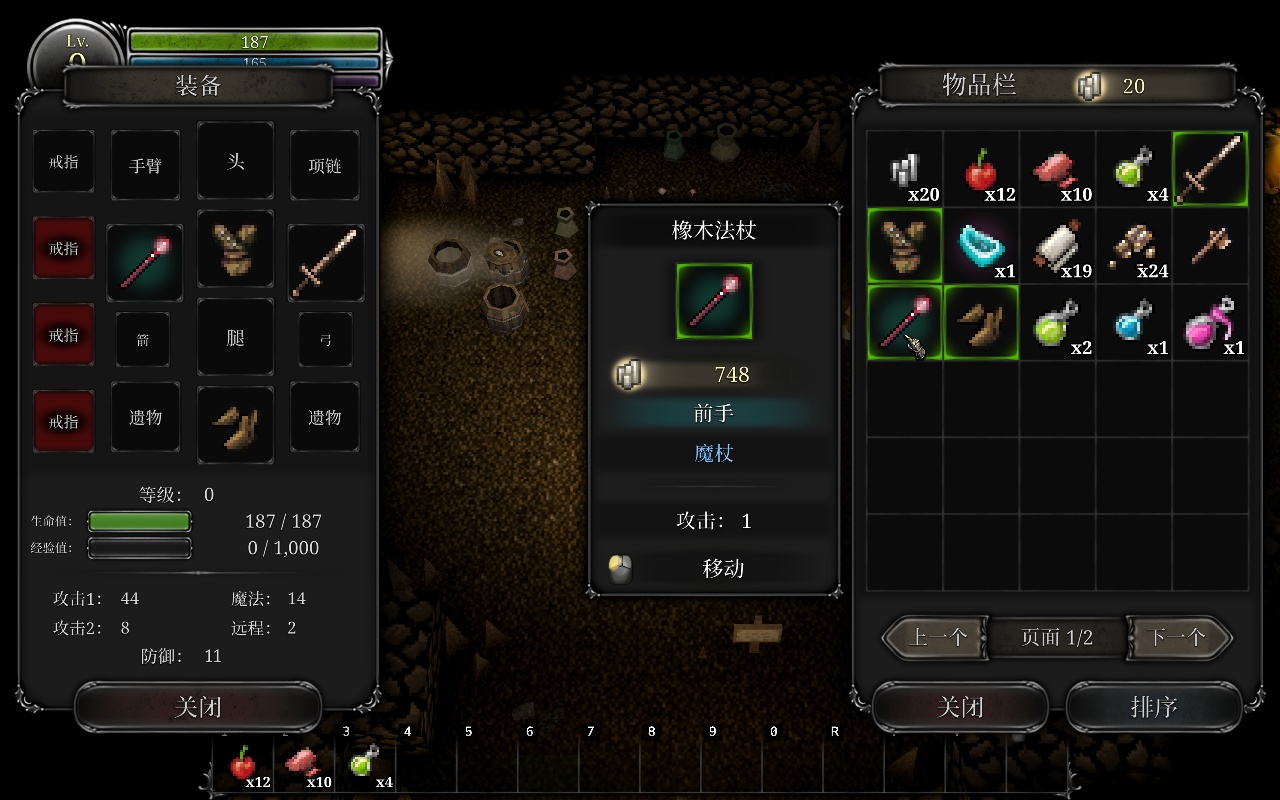The height and width of the screenshot is (800, 1280).
Task: Choose the wood logs stack x24
Action: tap(1133, 246)
